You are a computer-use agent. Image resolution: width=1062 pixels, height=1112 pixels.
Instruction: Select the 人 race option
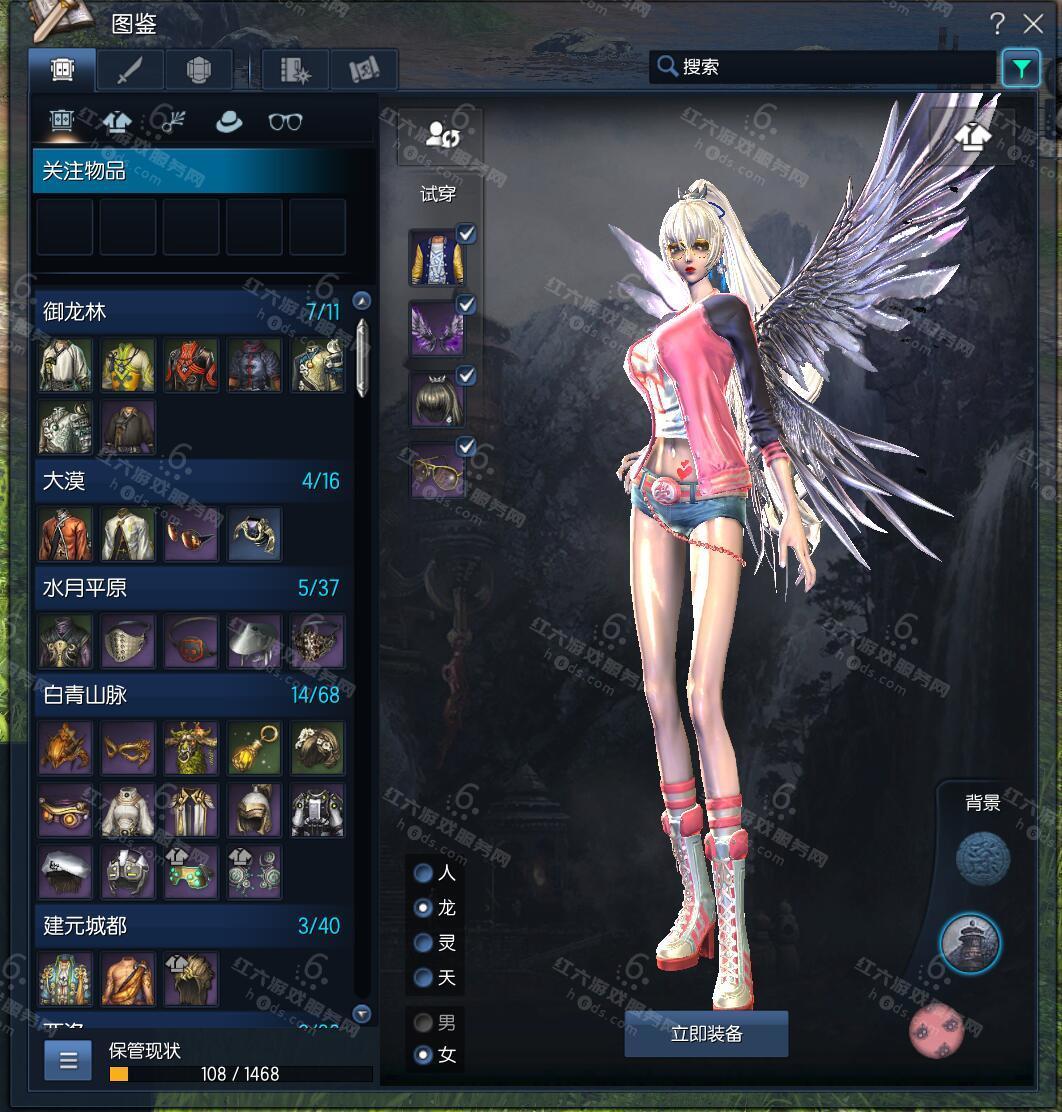[424, 873]
